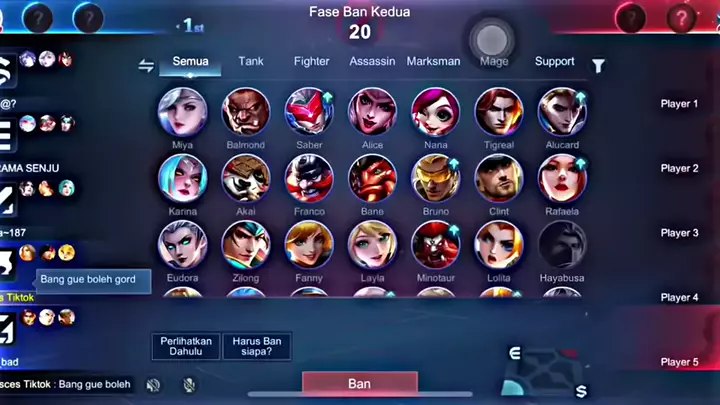Pick Eudora's hero portrait
This screenshot has height=405, width=720.
(182, 244)
